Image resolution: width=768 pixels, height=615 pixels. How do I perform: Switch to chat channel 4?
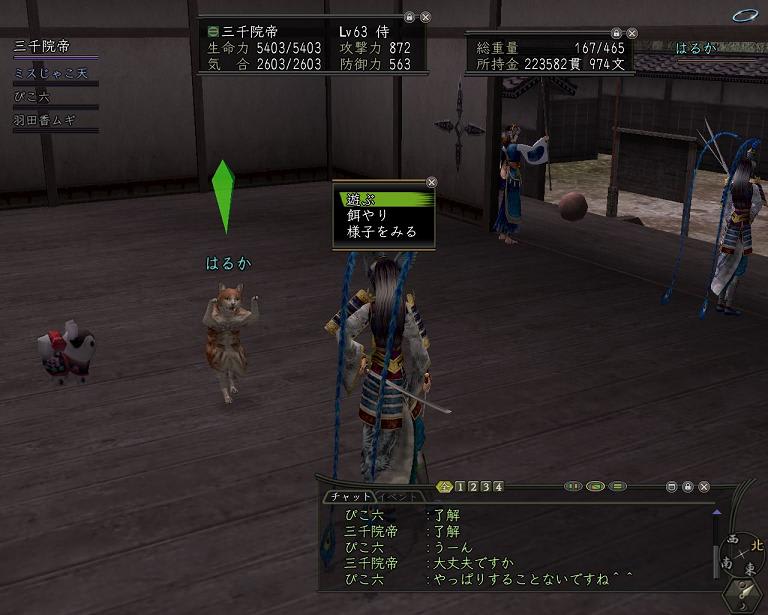click(x=498, y=487)
